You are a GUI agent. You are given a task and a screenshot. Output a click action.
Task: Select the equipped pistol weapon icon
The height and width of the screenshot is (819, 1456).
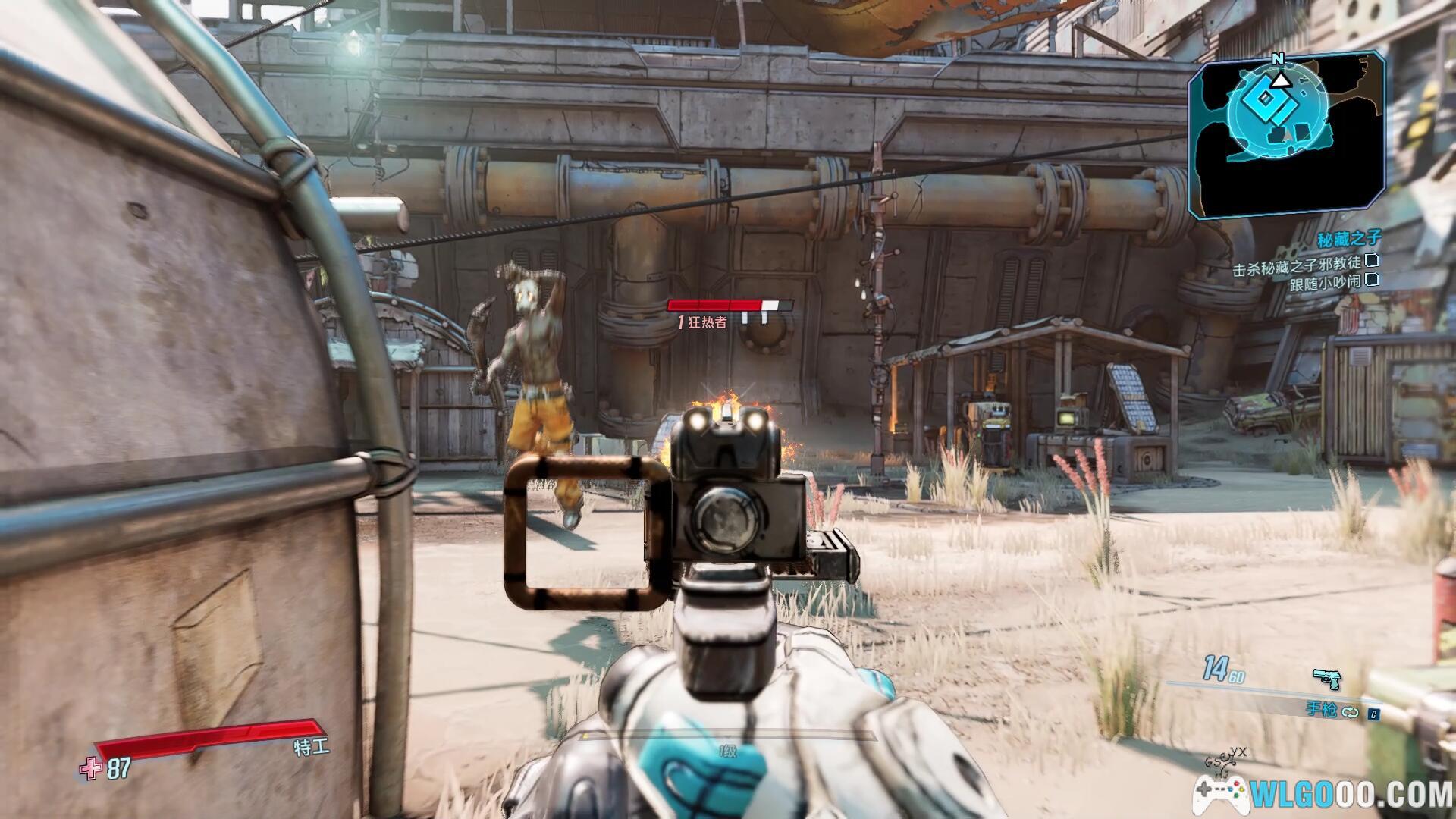point(1326,677)
